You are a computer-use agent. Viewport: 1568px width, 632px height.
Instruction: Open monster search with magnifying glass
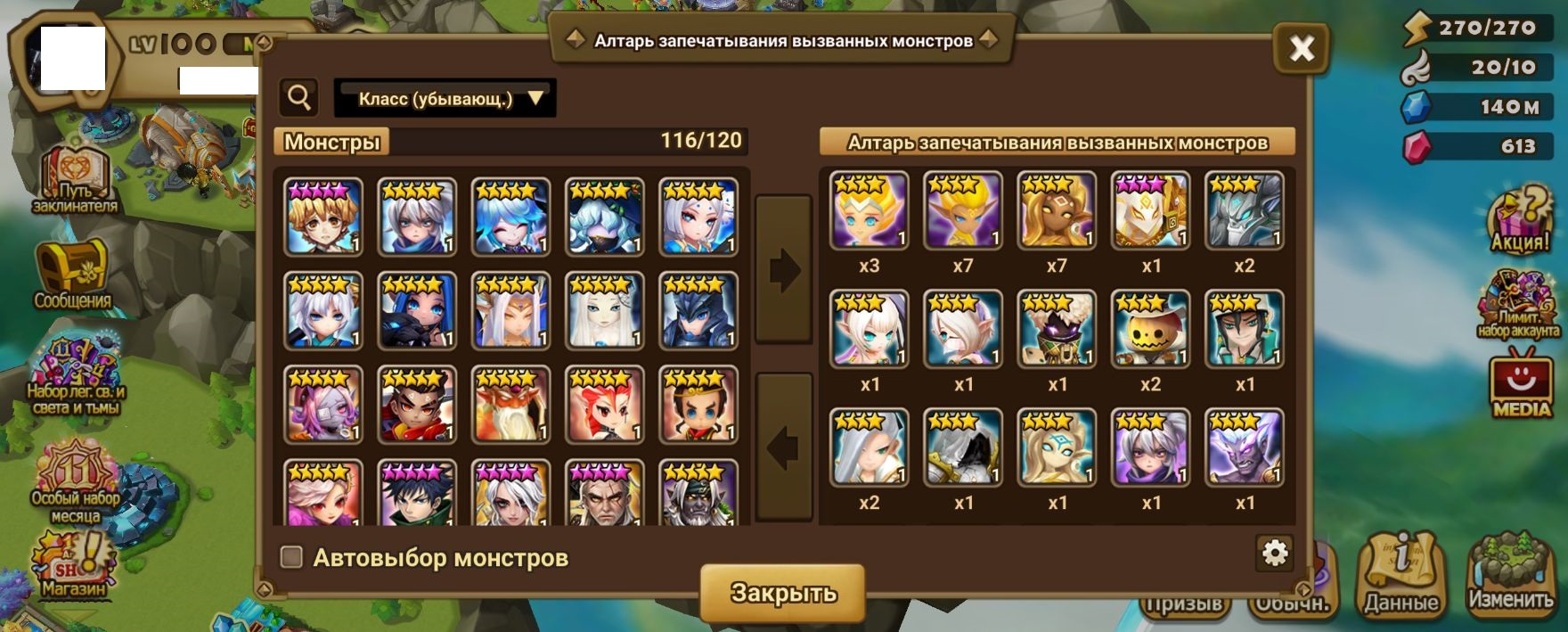299,97
